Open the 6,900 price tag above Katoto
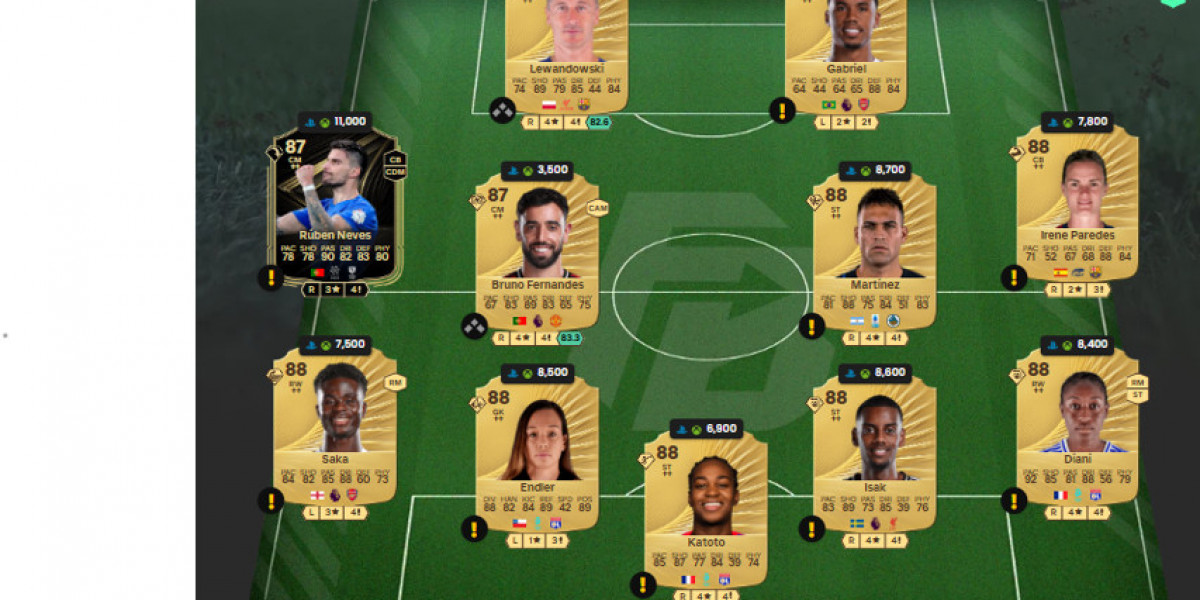Viewport: 1200px width, 600px height. (x=706, y=428)
